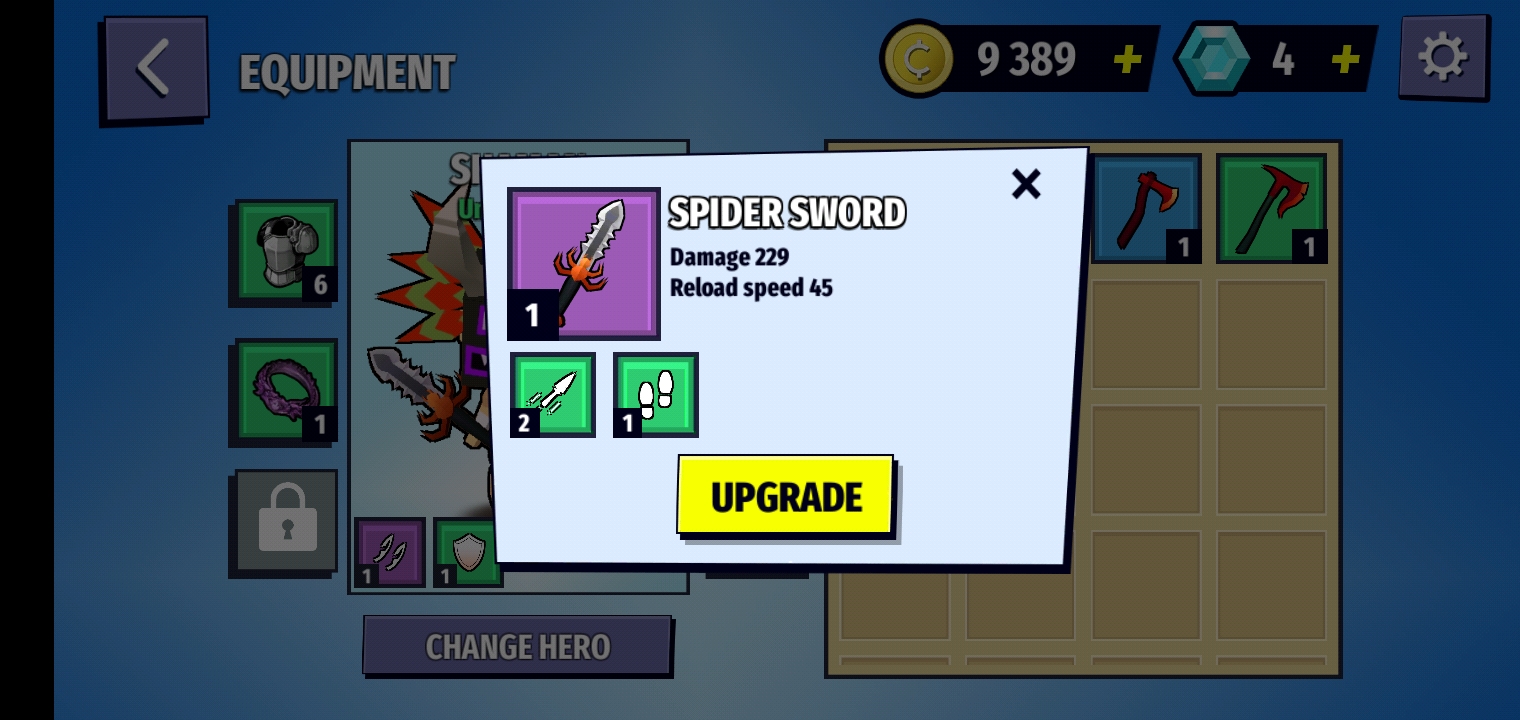Add more gems

click(1345, 60)
